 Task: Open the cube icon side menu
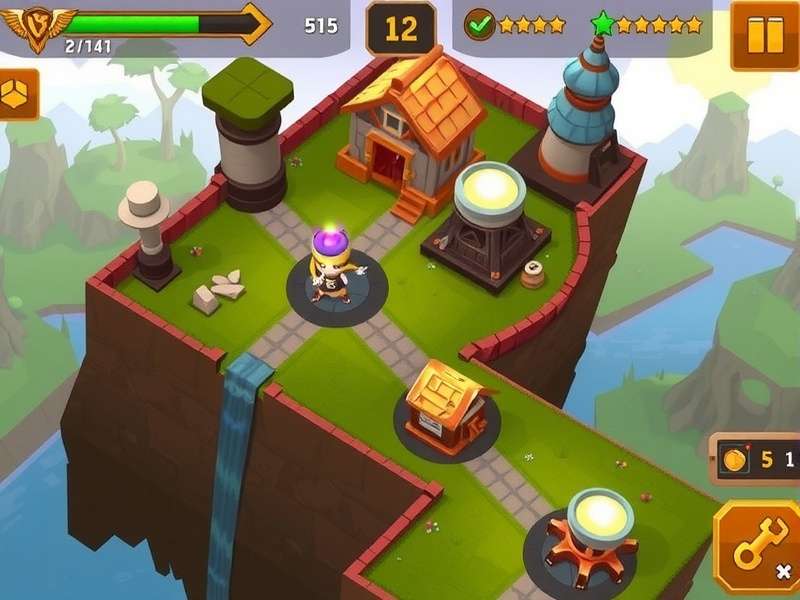pyautogui.click(x=18, y=94)
